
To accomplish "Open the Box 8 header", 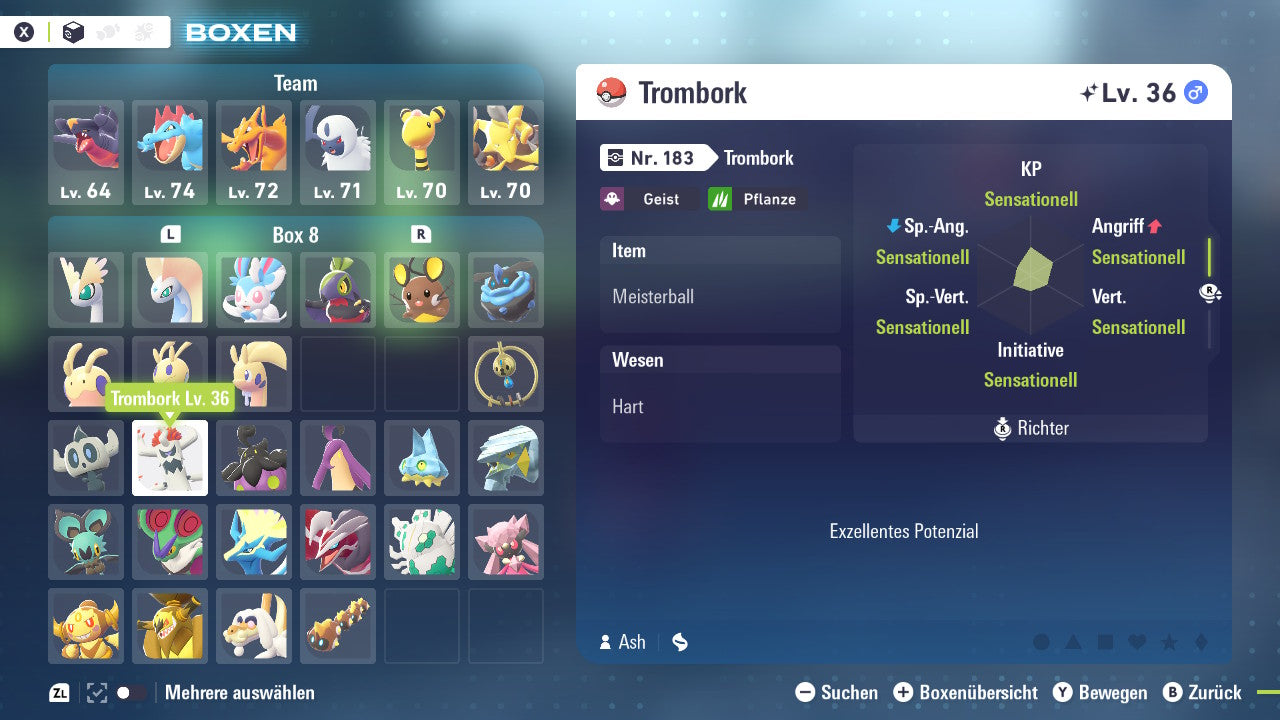I will 295,232.
